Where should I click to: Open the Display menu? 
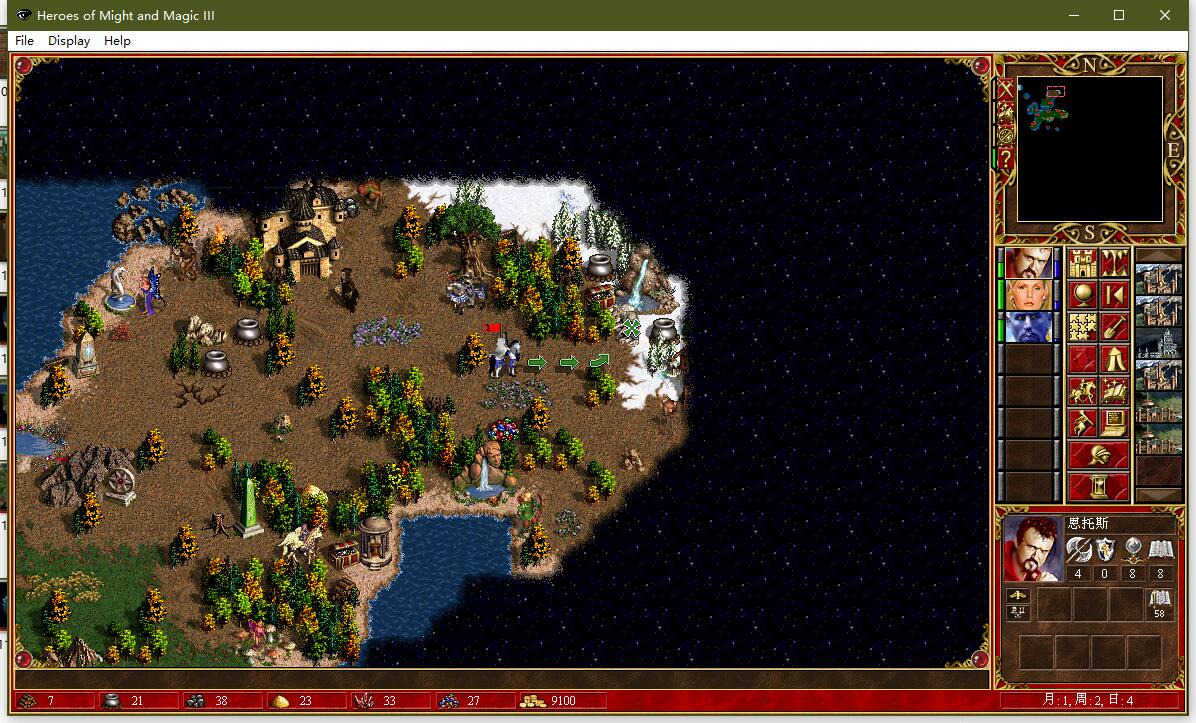pos(69,41)
